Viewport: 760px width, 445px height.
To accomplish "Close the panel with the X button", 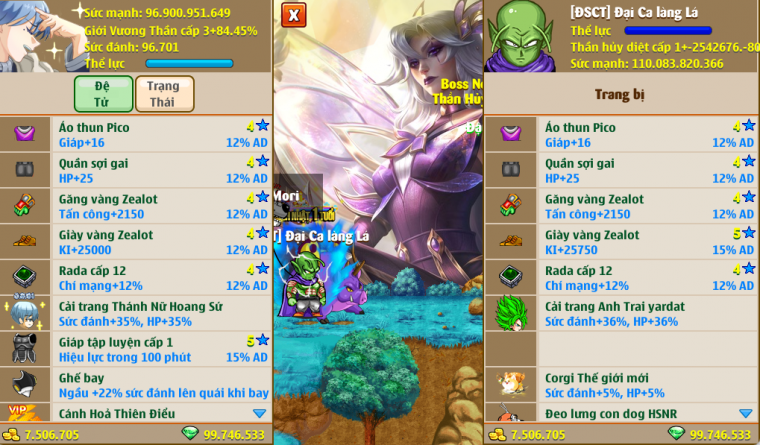I will pos(293,15).
